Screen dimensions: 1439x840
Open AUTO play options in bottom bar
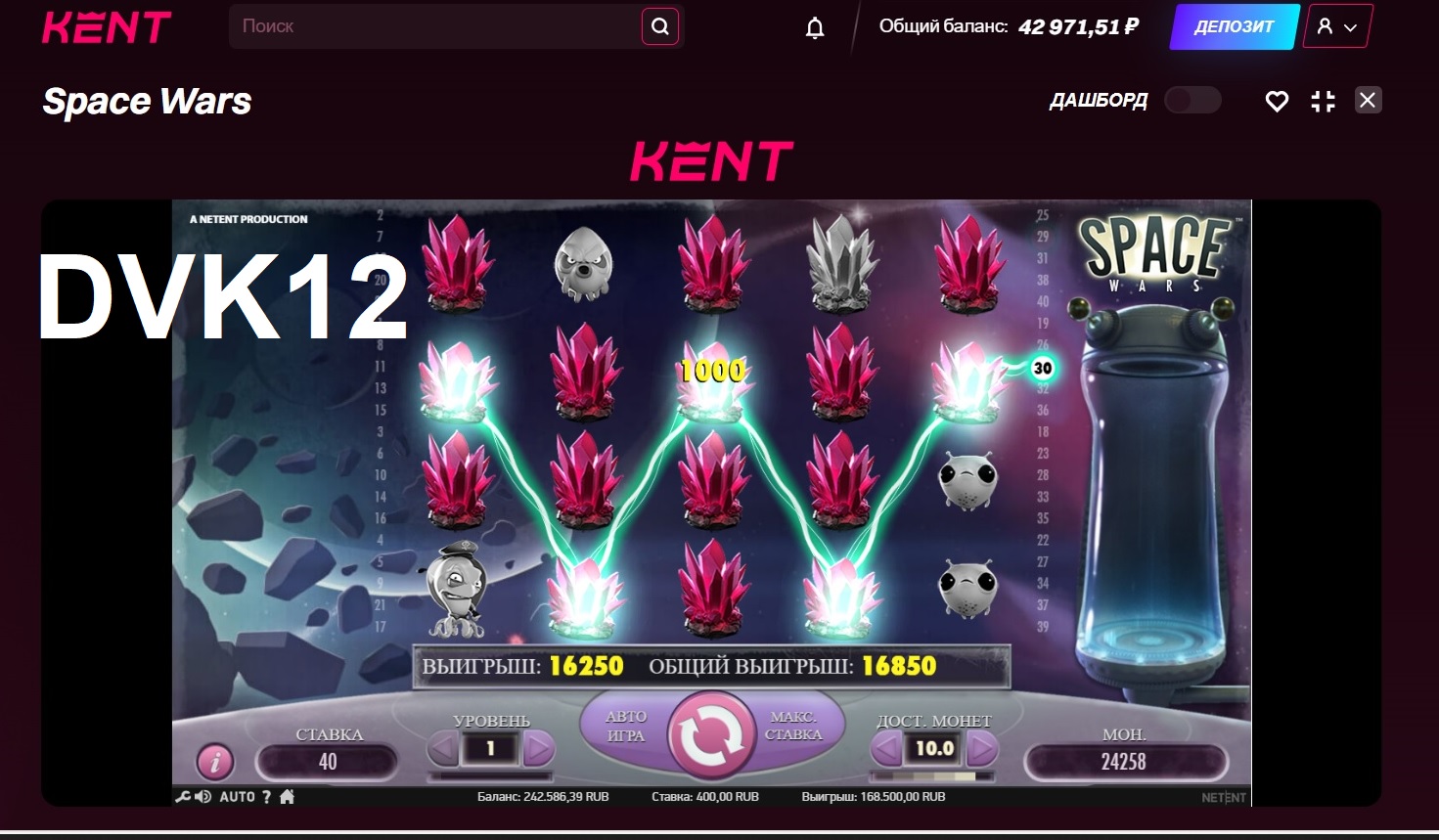click(x=237, y=797)
